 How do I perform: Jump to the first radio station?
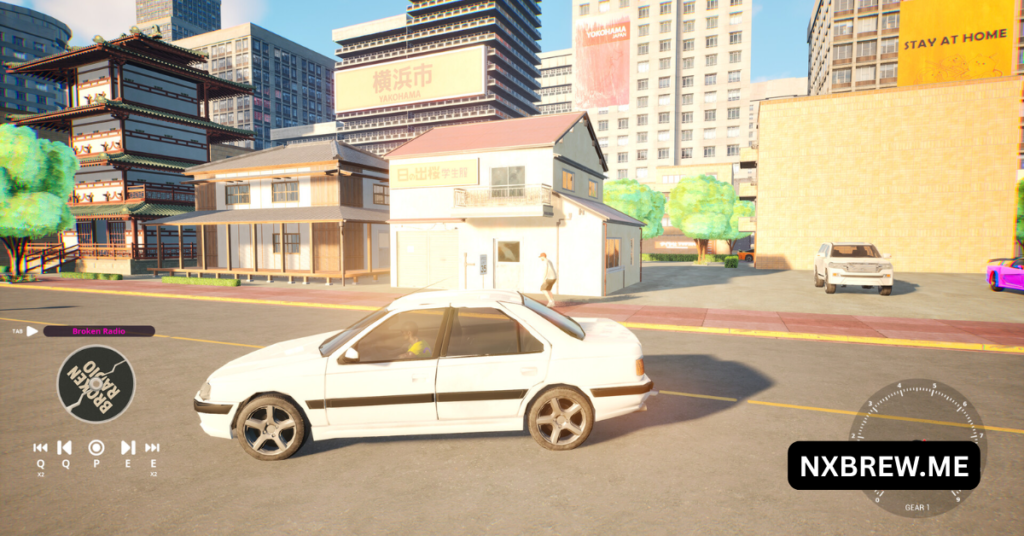tap(40, 448)
